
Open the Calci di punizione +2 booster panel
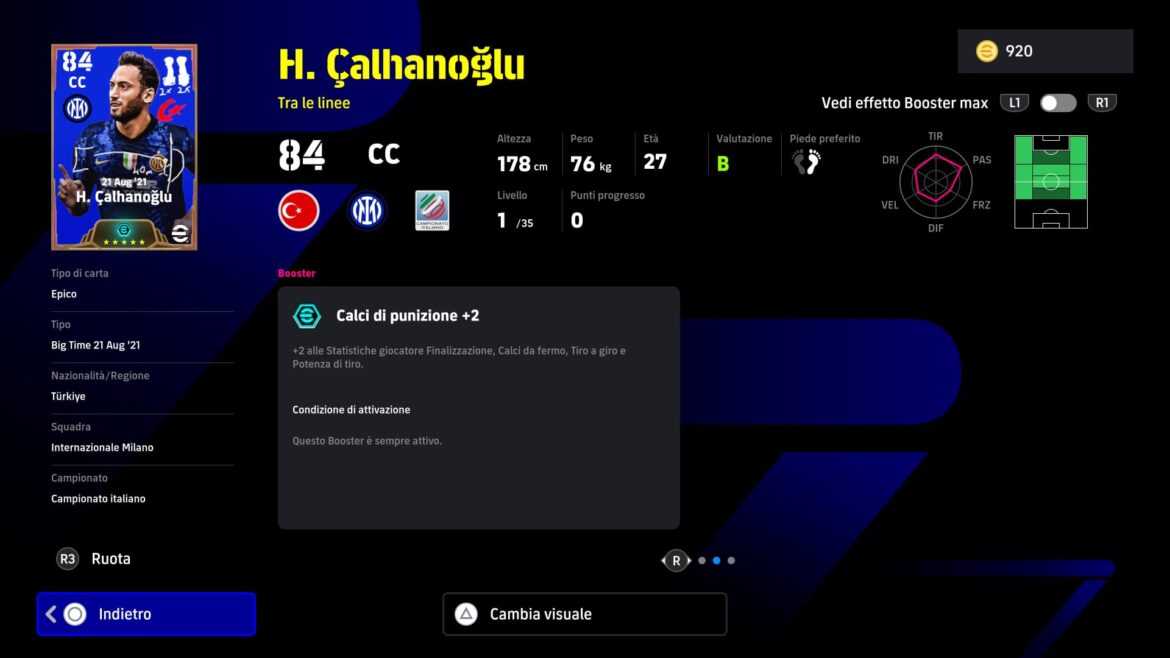pos(478,407)
